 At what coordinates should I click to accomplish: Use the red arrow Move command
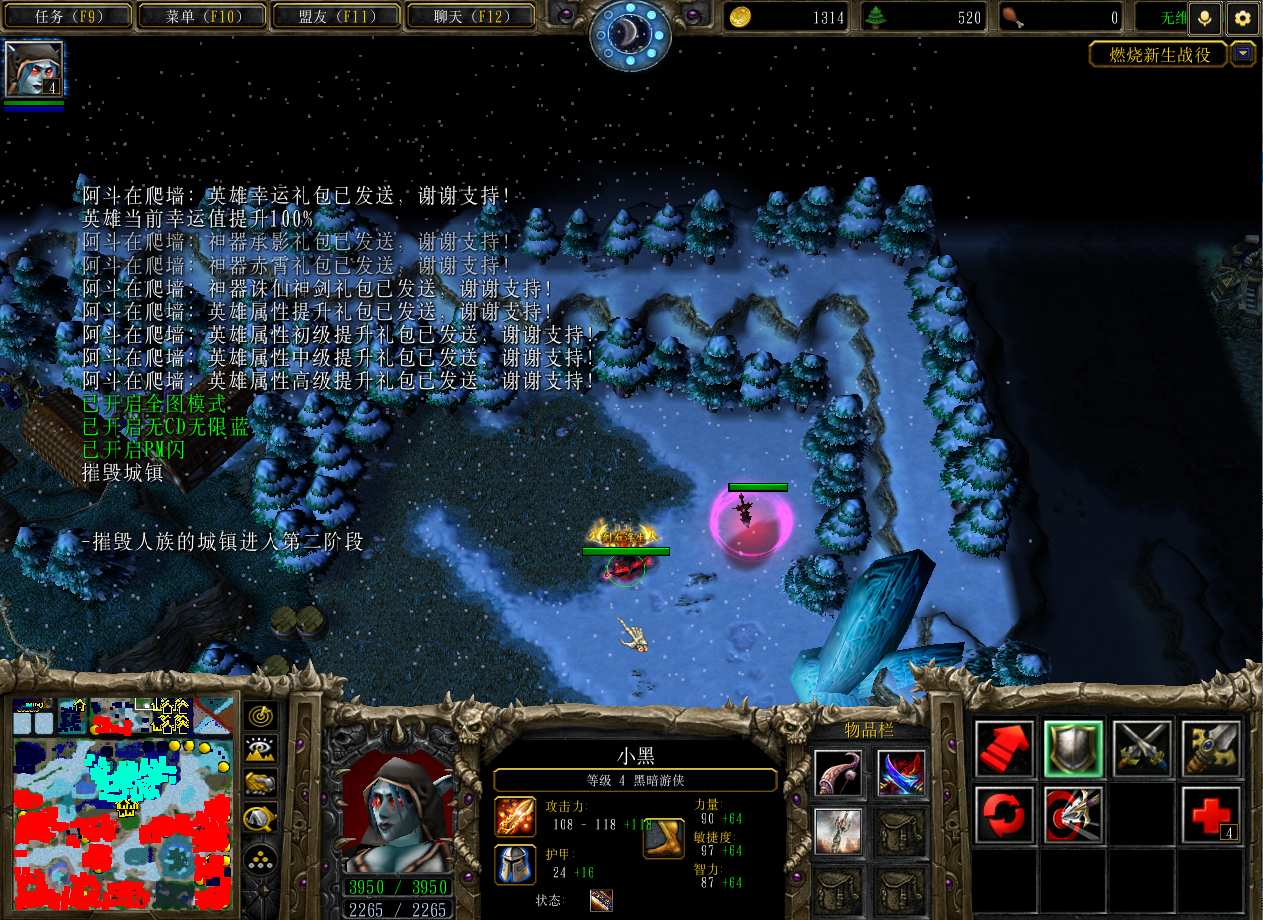click(1004, 748)
